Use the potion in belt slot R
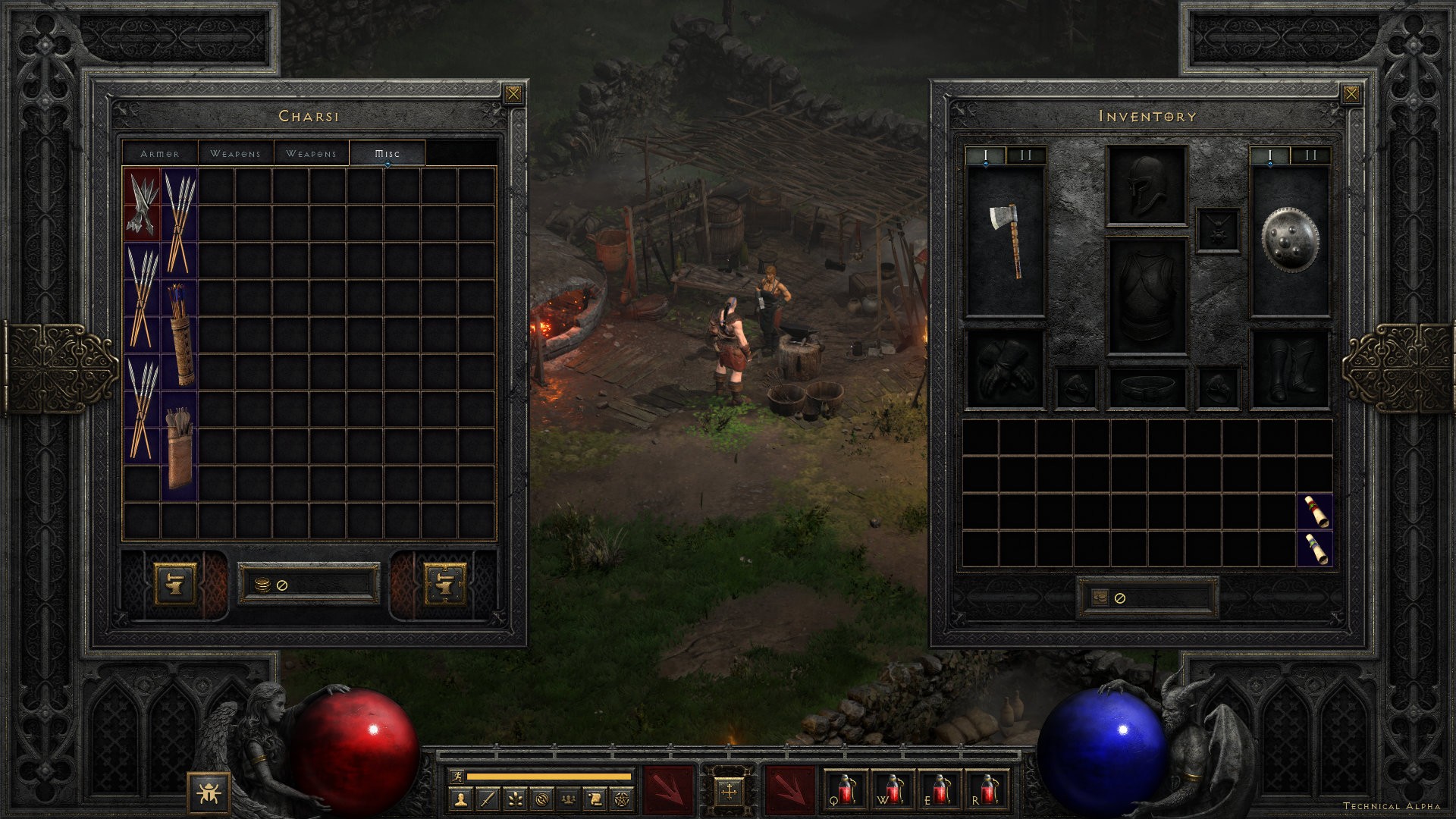This screenshot has width=1456, height=819. 987,789
